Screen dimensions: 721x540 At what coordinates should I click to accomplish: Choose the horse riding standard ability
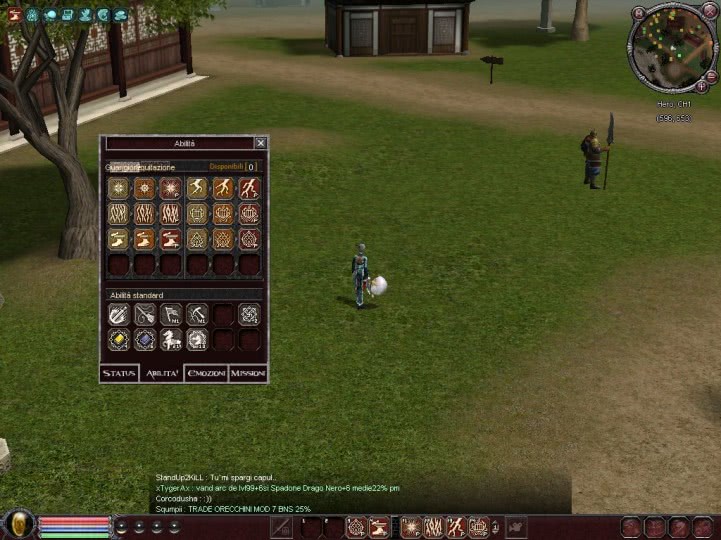coord(171,340)
